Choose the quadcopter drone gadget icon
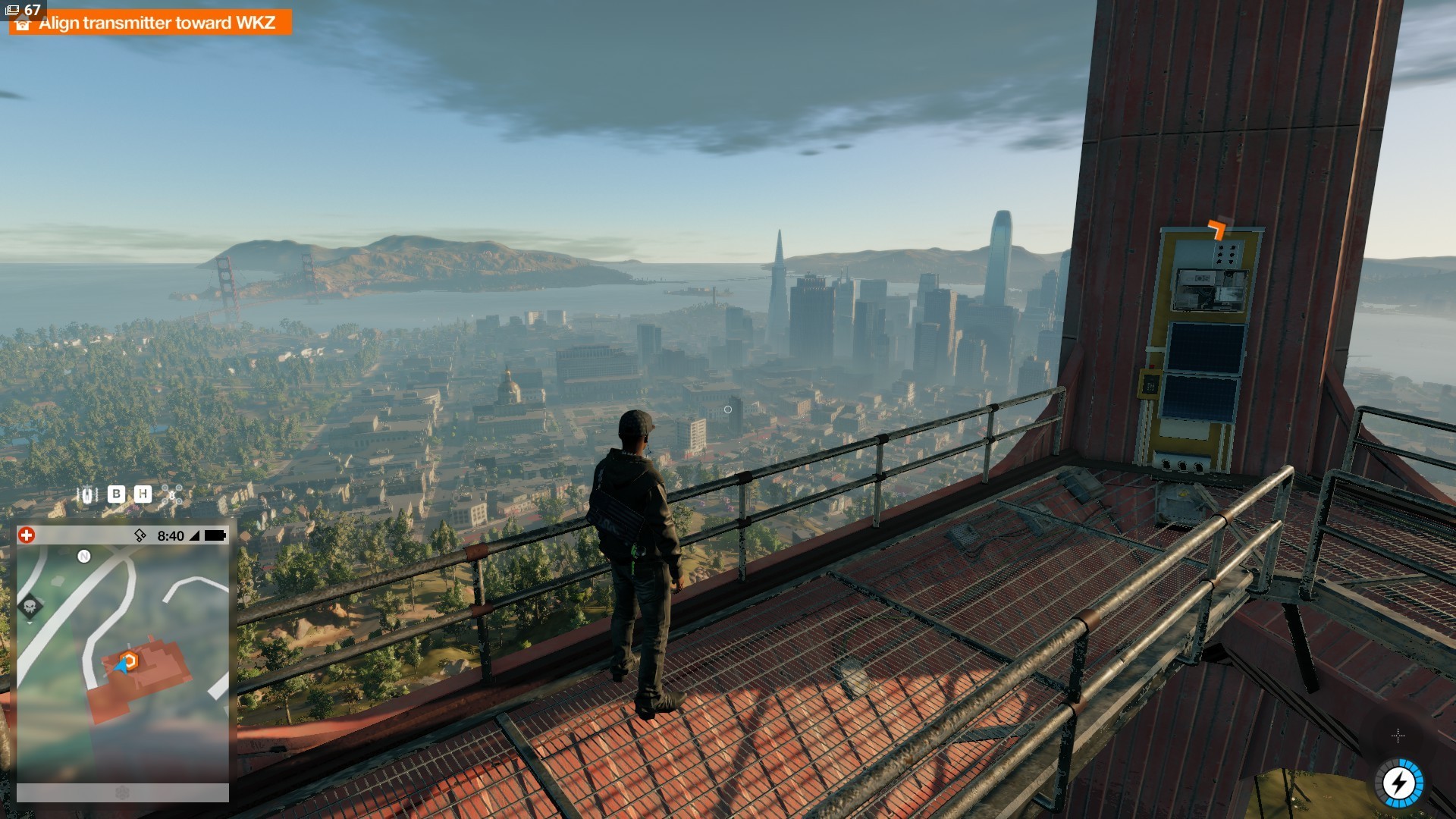This screenshot has height=819, width=1456. click(x=171, y=495)
